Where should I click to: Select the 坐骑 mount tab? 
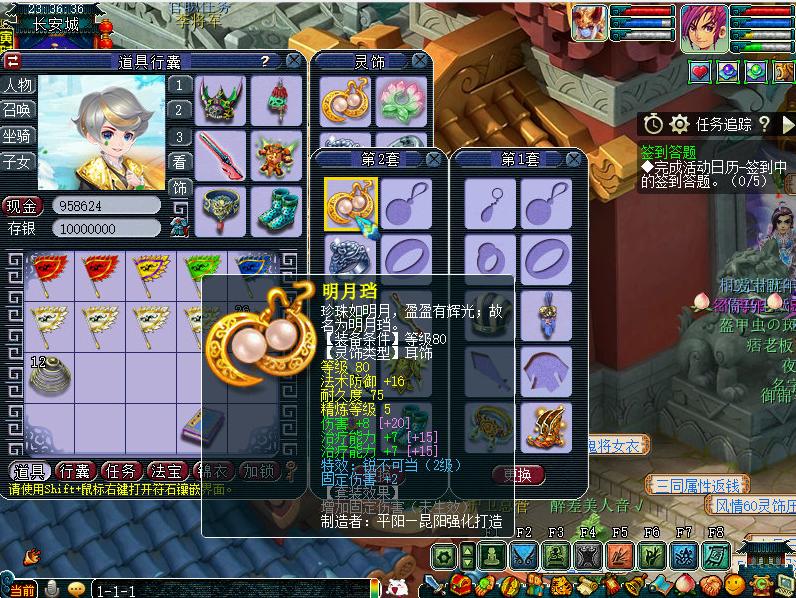[17, 135]
